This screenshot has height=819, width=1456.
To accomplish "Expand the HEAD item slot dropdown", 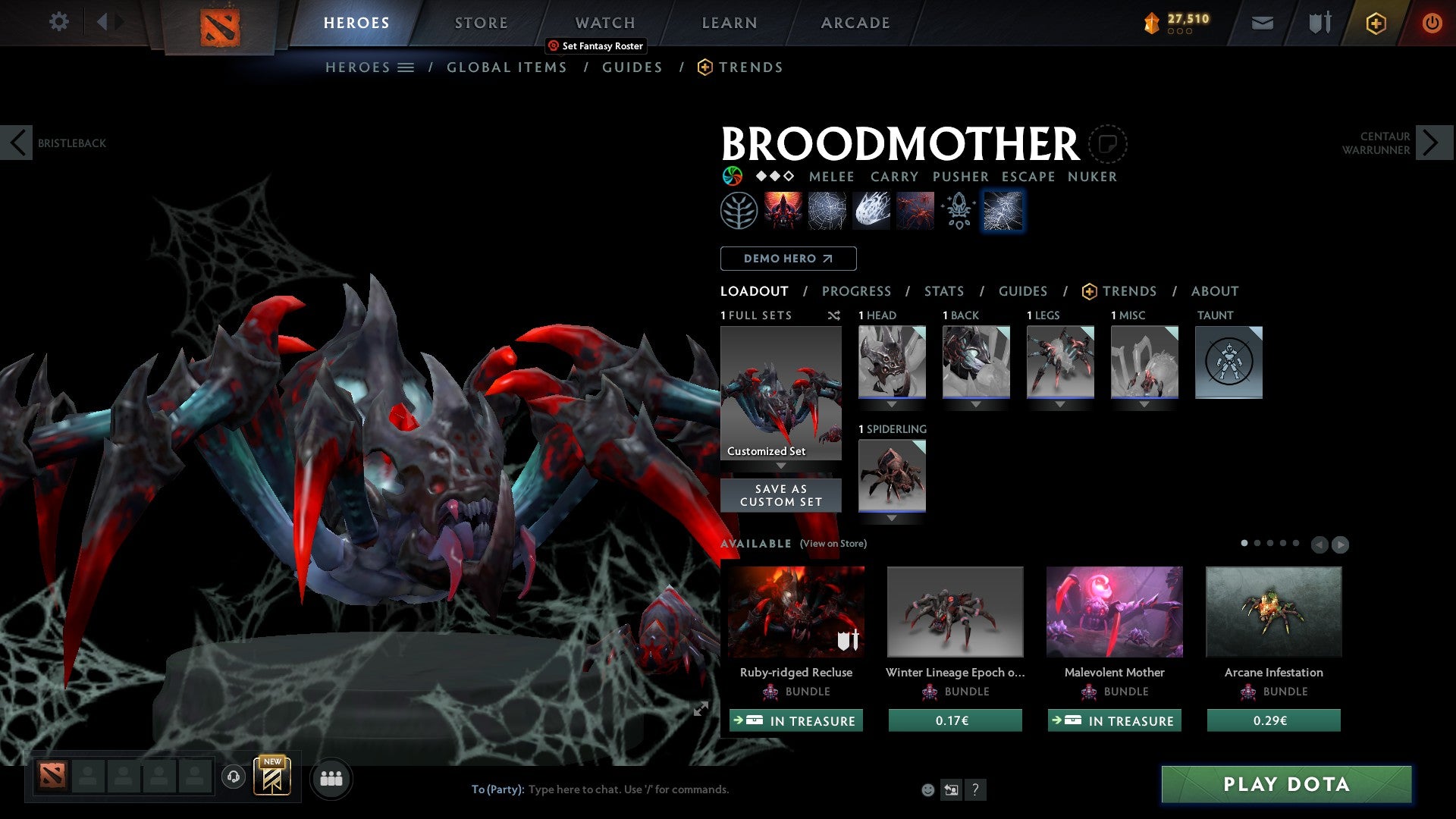I will point(891,404).
